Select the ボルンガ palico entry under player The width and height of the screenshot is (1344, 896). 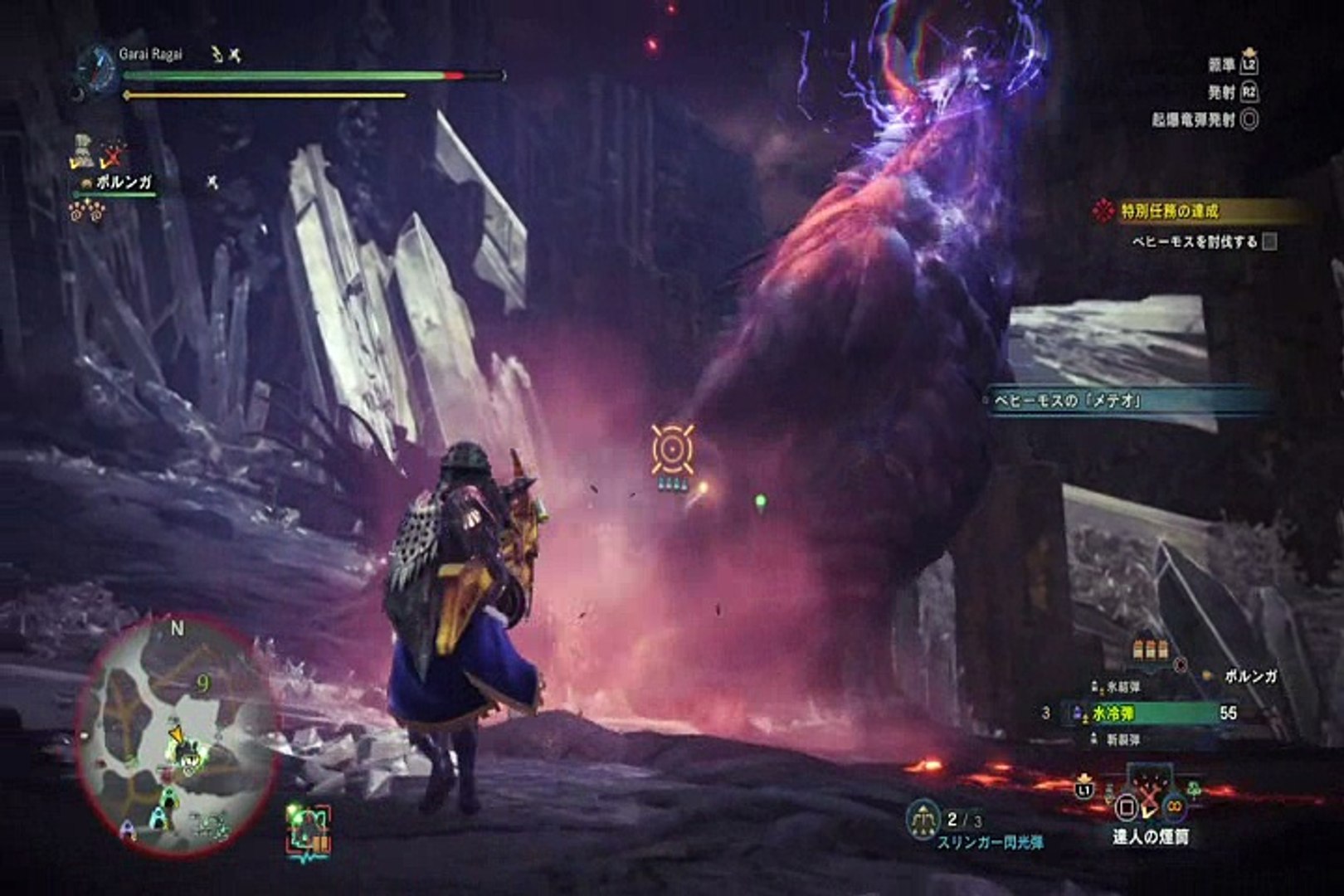tap(123, 183)
